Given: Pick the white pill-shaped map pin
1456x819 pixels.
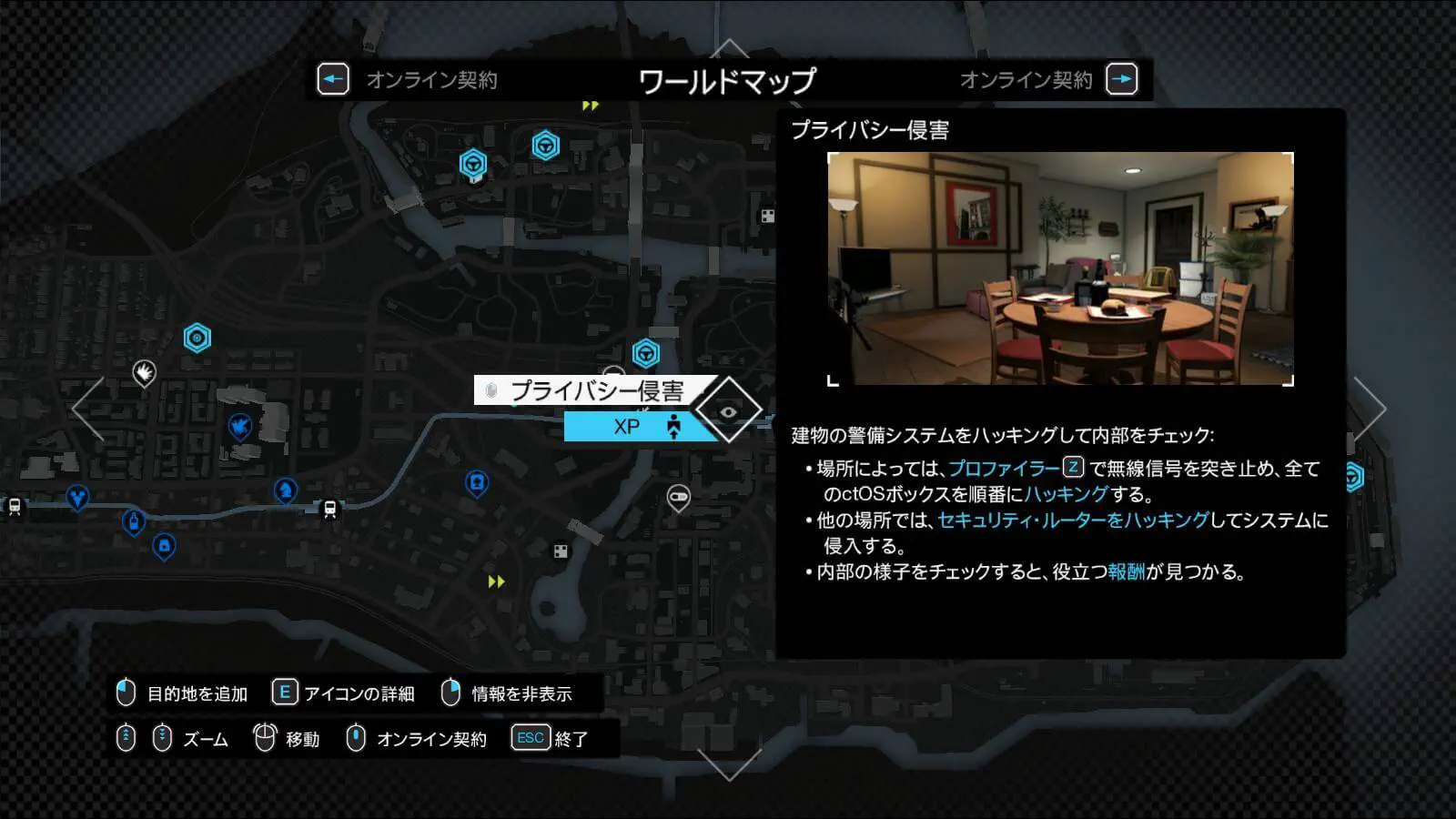Looking at the screenshot, I should tap(679, 497).
